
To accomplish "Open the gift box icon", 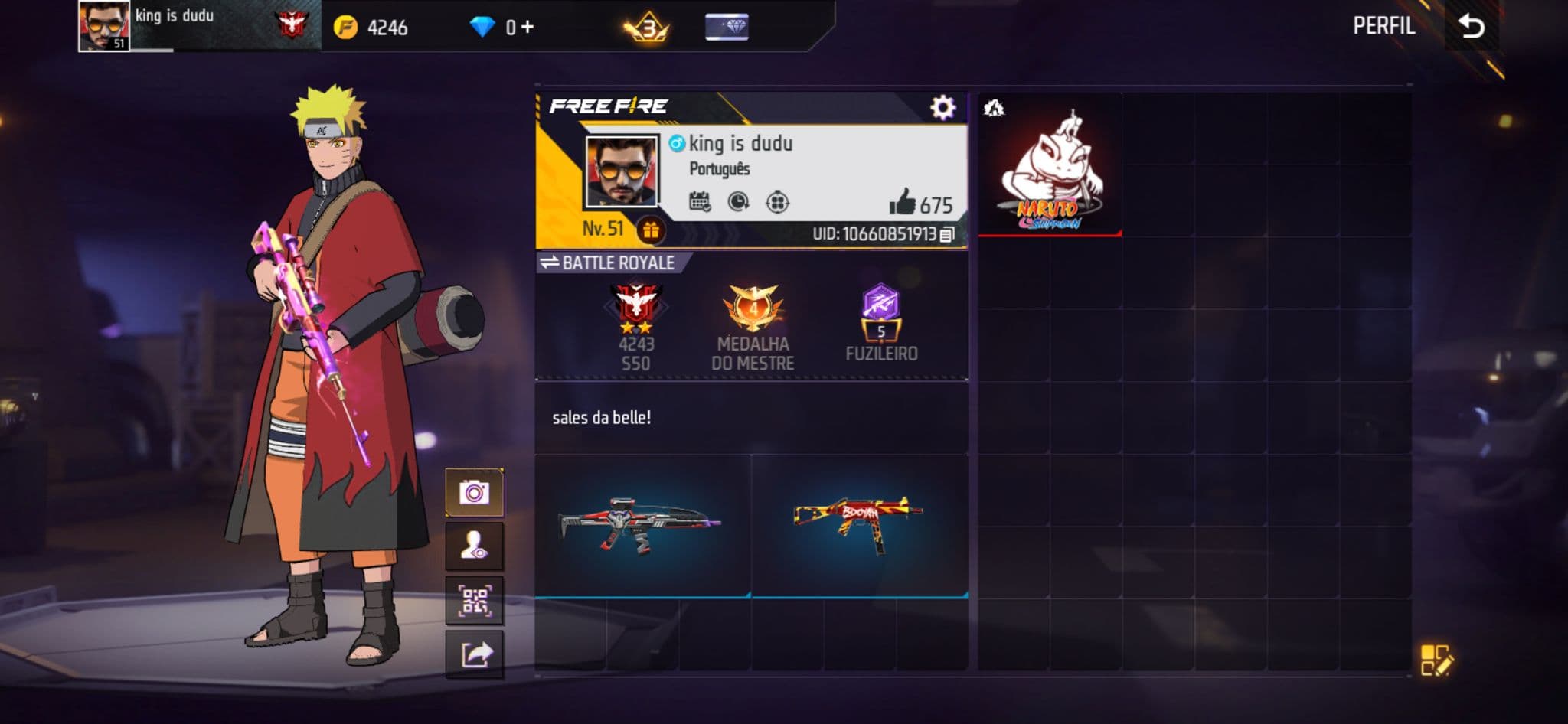I will point(651,230).
